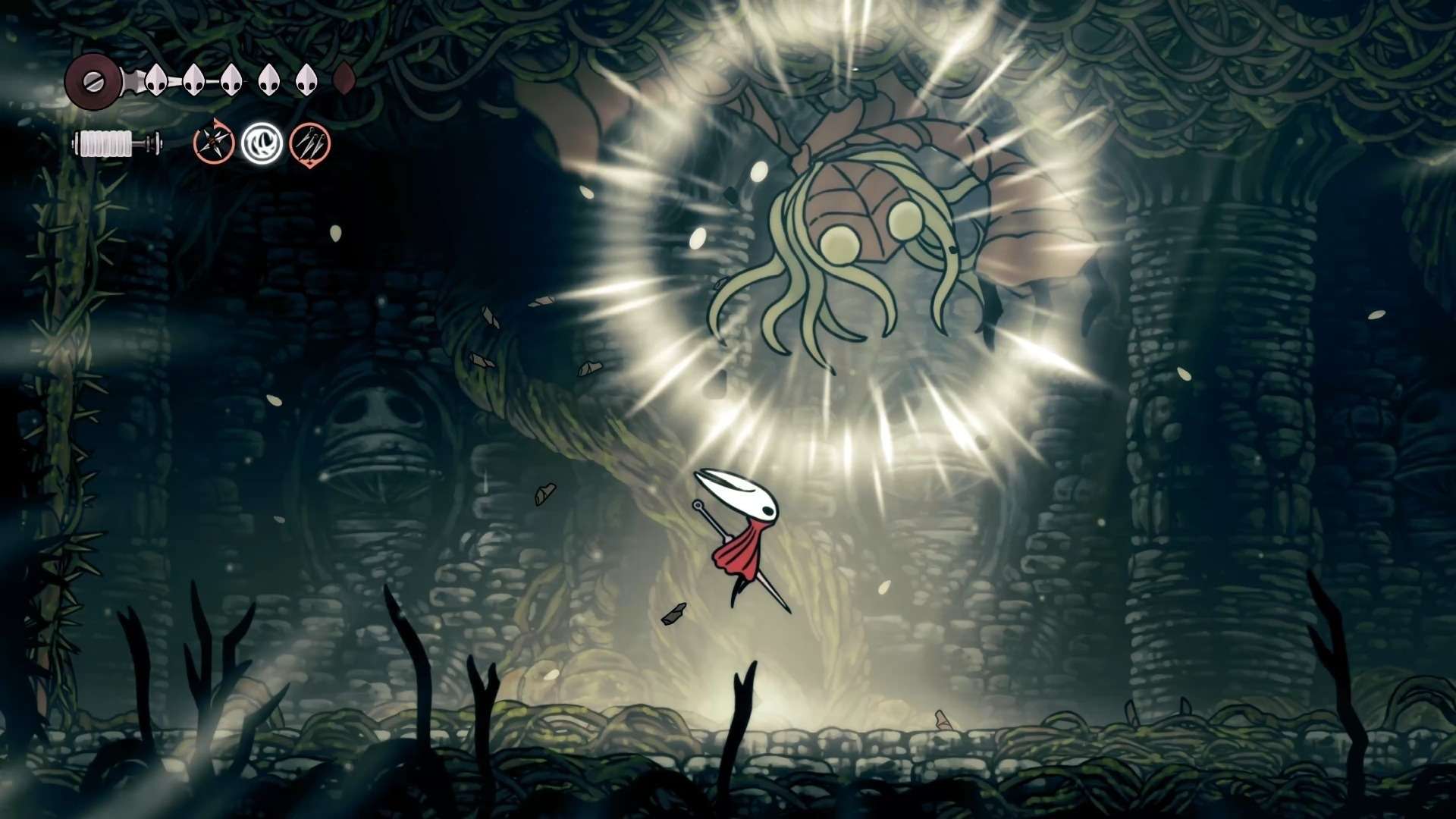Choose the triple throwing-knives tool icon
Image resolution: width=1456 pixels, height=819 pixels.
(x=309, y=143)
